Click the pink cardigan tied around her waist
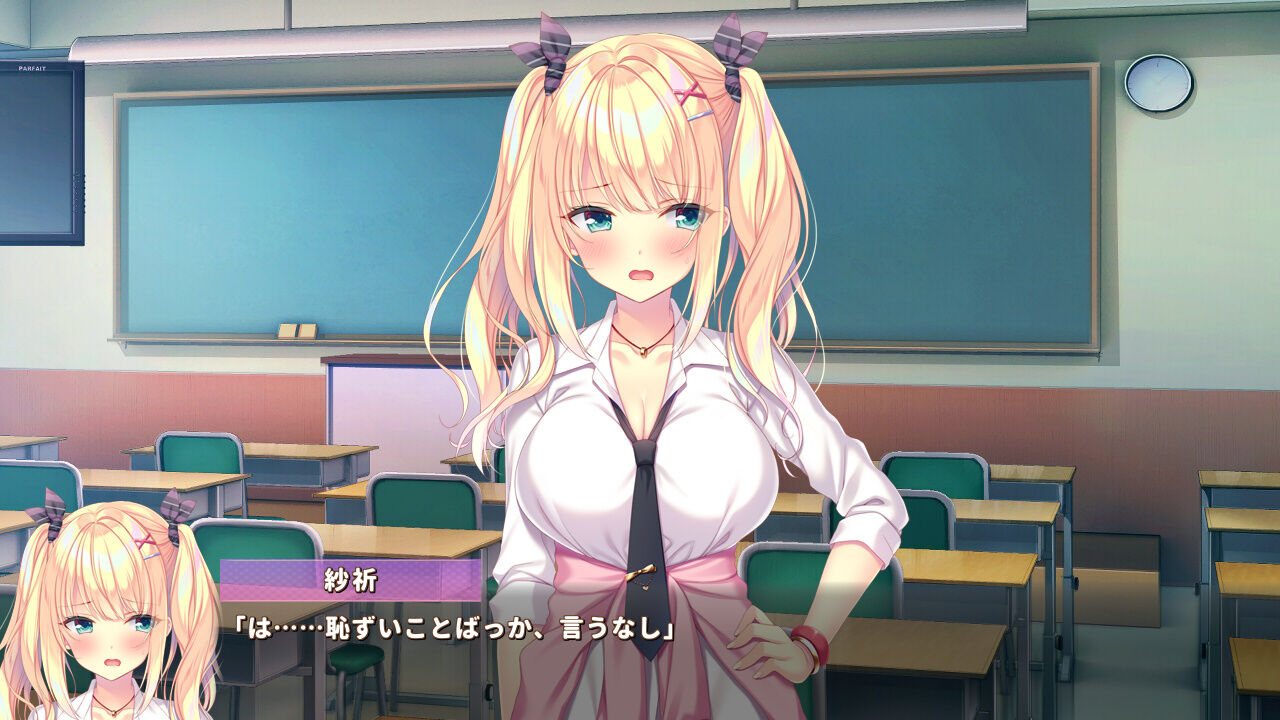Screen dimensions: 1280x720 pos(560,620)
